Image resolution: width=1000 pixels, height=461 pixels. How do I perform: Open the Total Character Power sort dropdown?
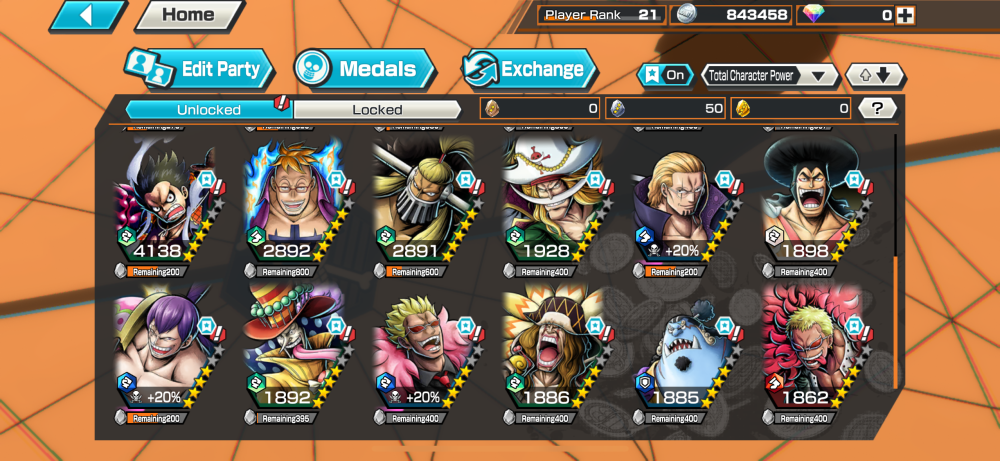[770, 75]
